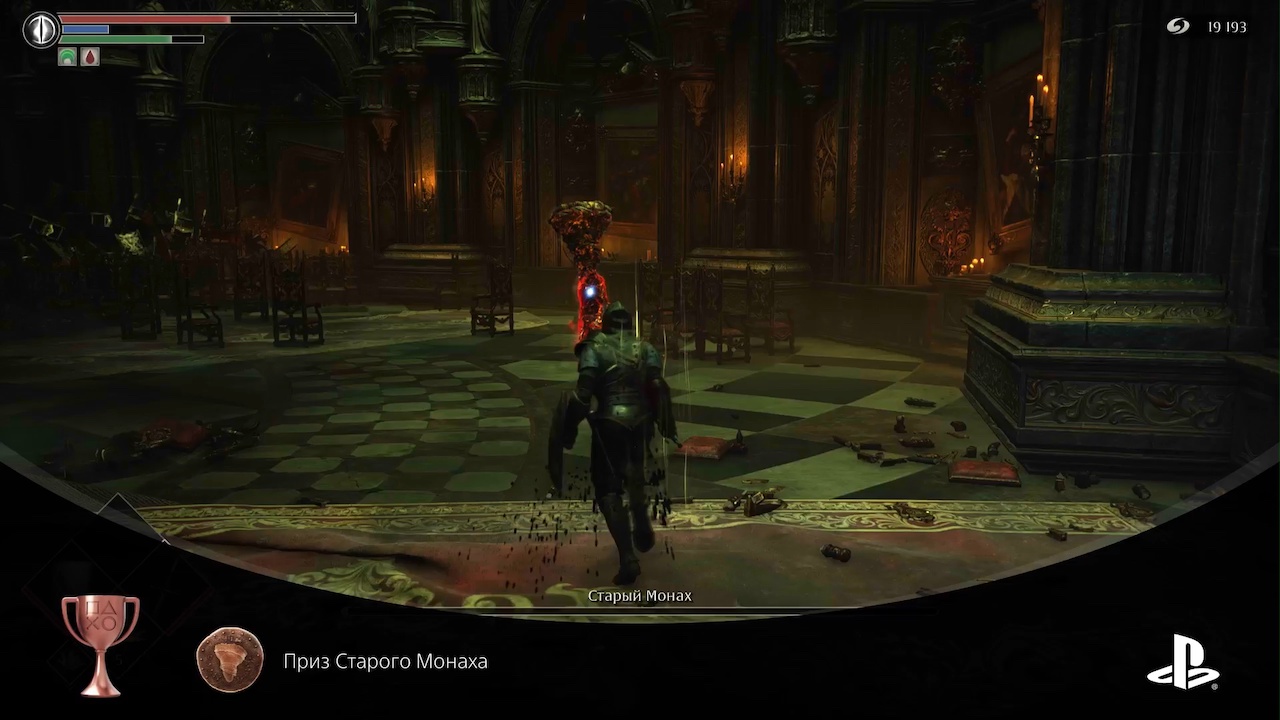This screenshot has width=1280, height=720.
Task: Click the green aura status effect icon
Action: (x=68, y=57)
